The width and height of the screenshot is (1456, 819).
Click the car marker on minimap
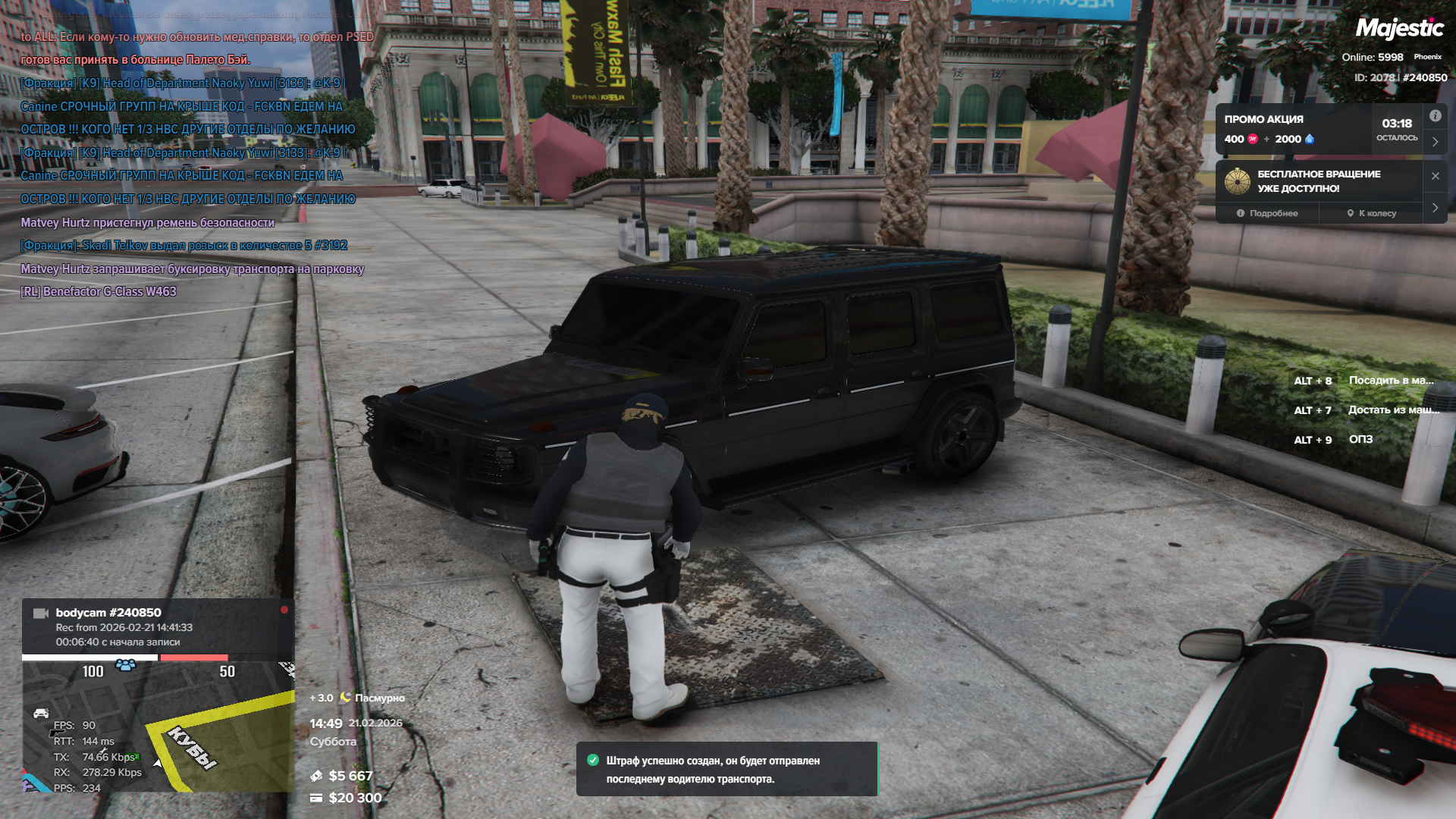[41, 713]
